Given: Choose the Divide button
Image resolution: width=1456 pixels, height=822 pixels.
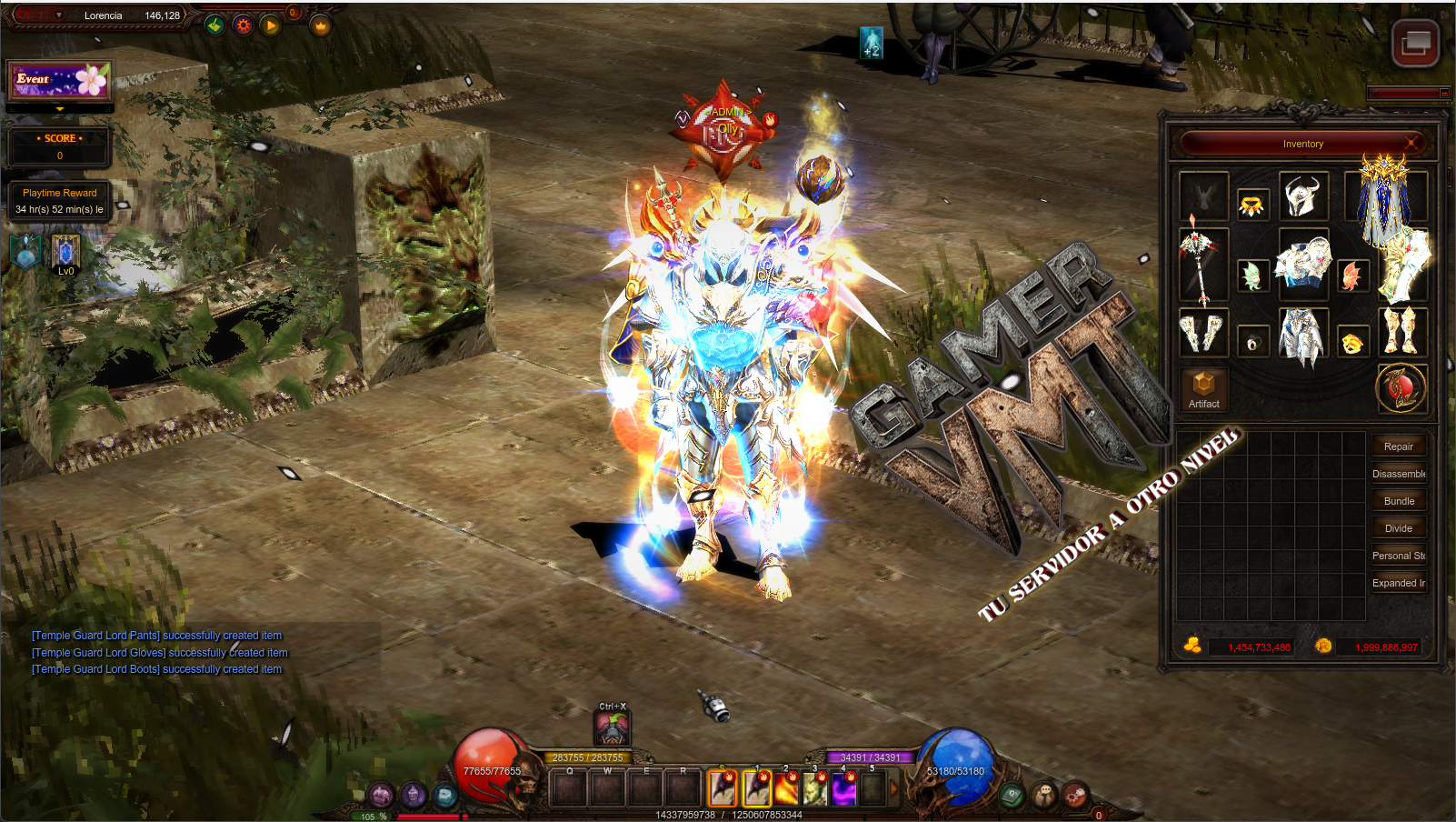Looking at the screenshot, I should pos(1398,528).
